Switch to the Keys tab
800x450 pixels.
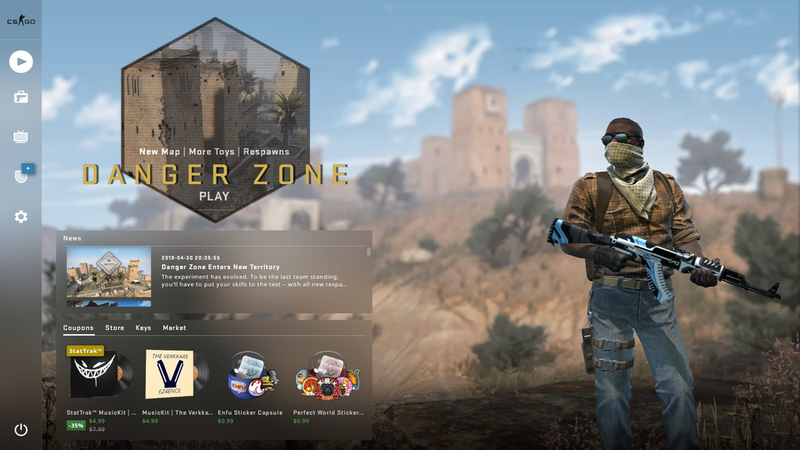(x=143, y=328)
